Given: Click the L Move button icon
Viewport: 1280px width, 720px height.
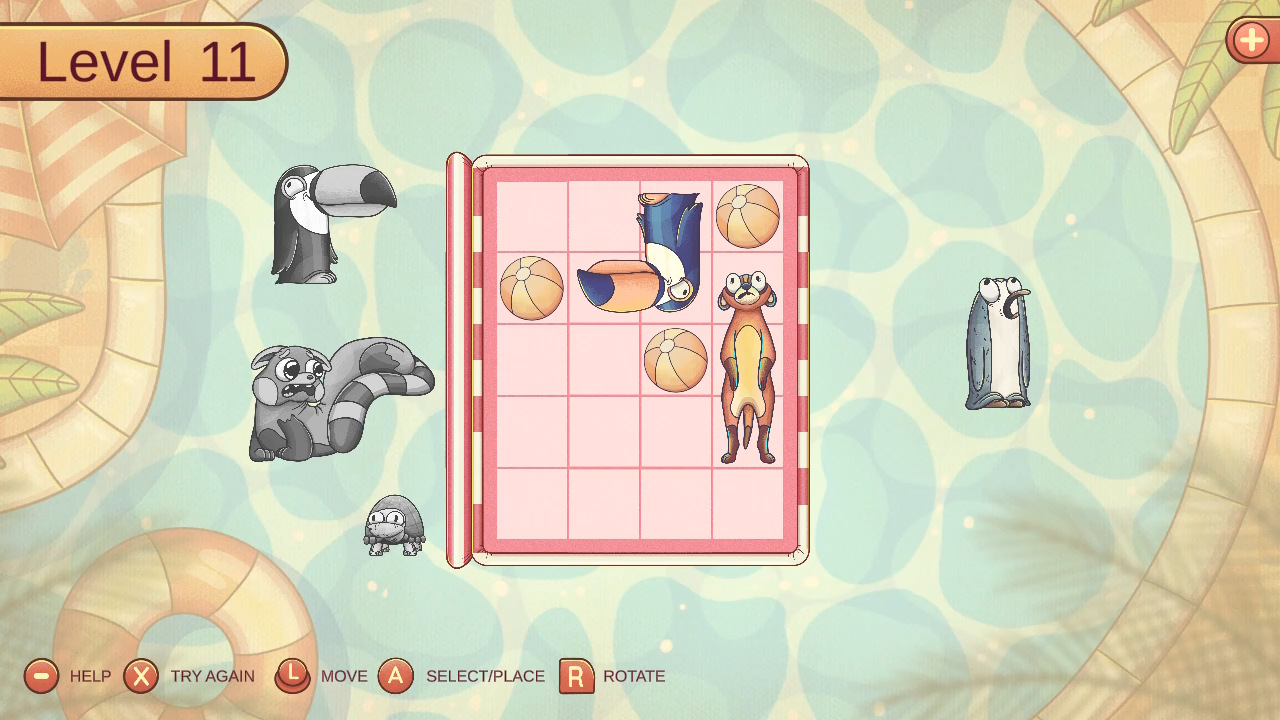Looking at the screenshot, I should click(x=292, y=676).
